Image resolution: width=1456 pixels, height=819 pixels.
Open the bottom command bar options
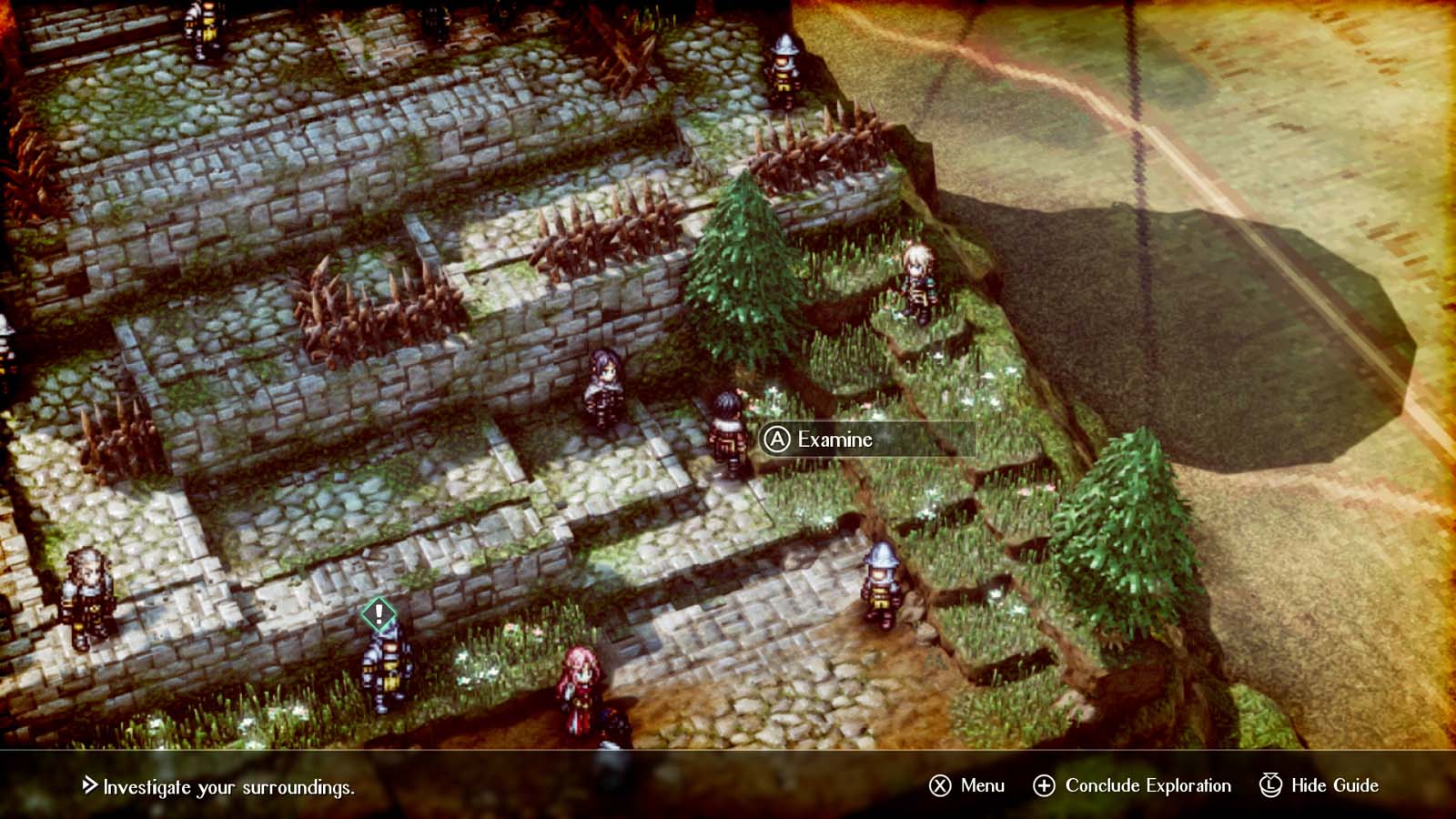(x=1137, y=784)
